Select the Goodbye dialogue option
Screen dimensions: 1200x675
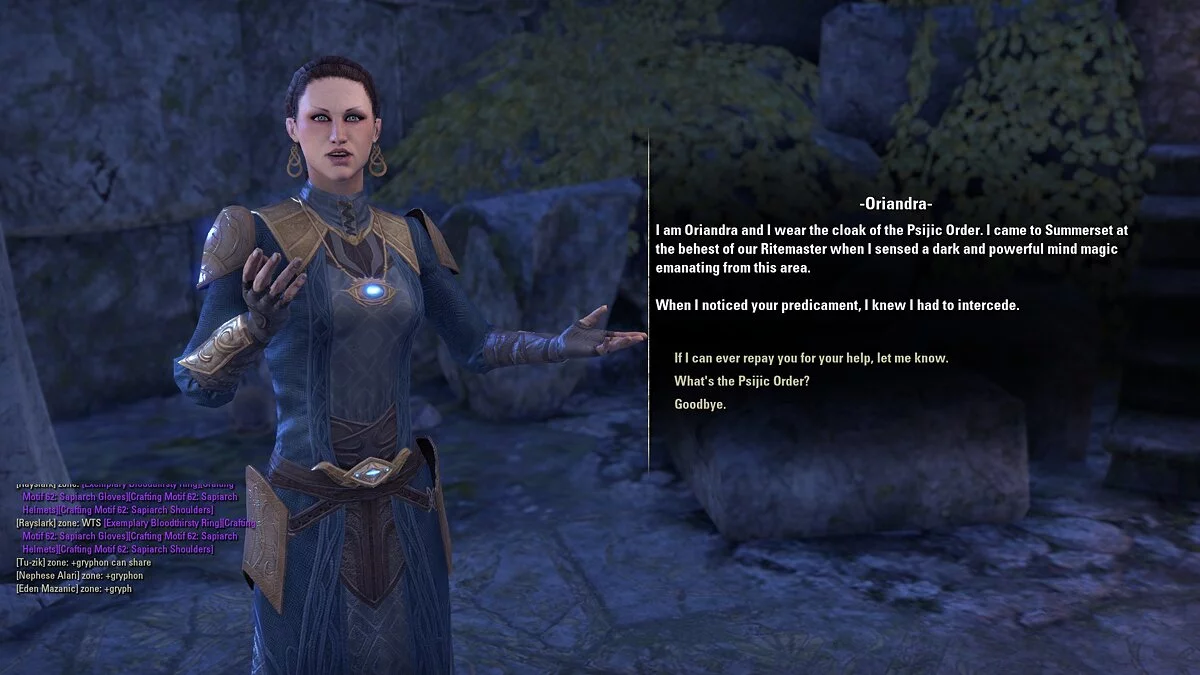(x=700, y=405)
